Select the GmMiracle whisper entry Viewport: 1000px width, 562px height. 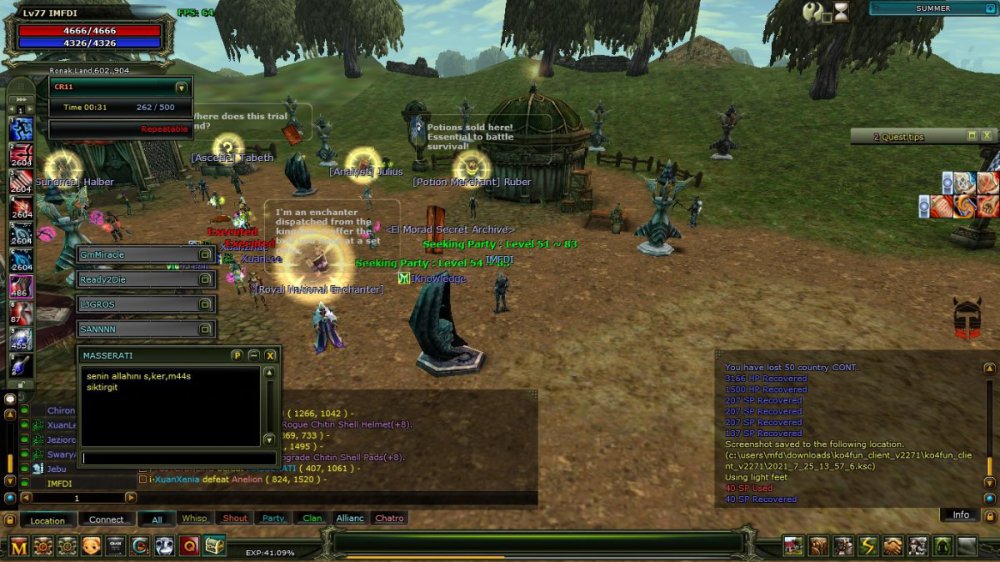145,255
